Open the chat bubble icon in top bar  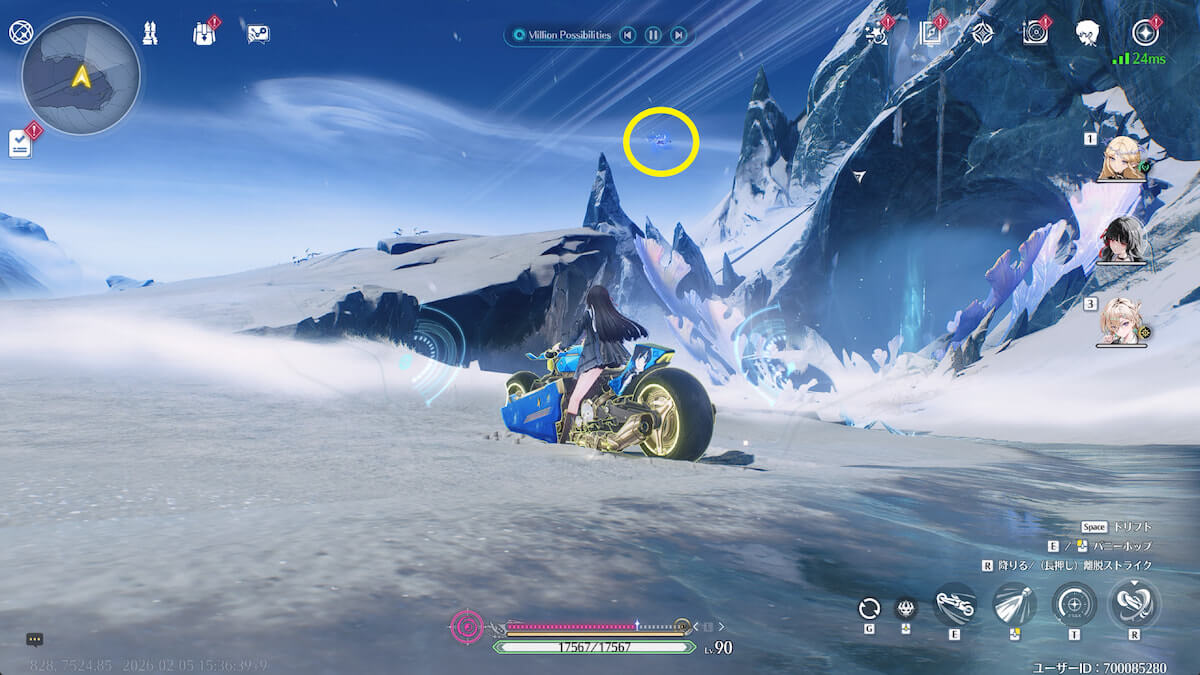pos(258,34)
